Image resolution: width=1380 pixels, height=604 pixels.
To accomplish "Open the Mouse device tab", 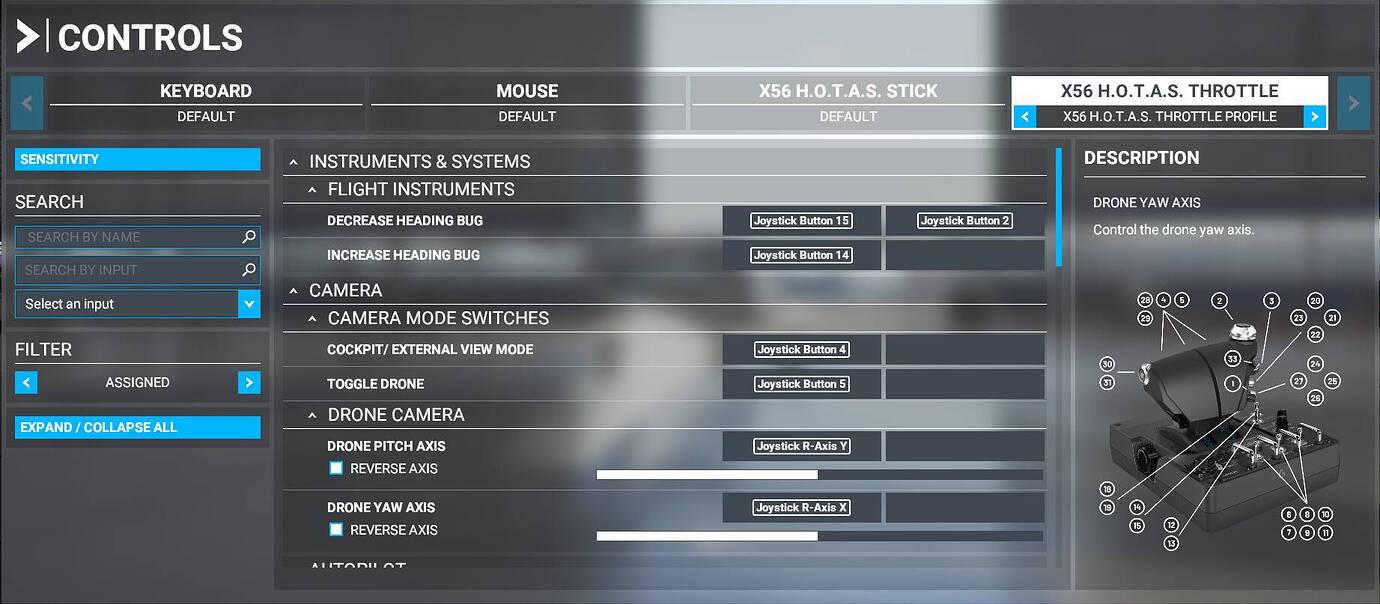I will click(527, 102).
